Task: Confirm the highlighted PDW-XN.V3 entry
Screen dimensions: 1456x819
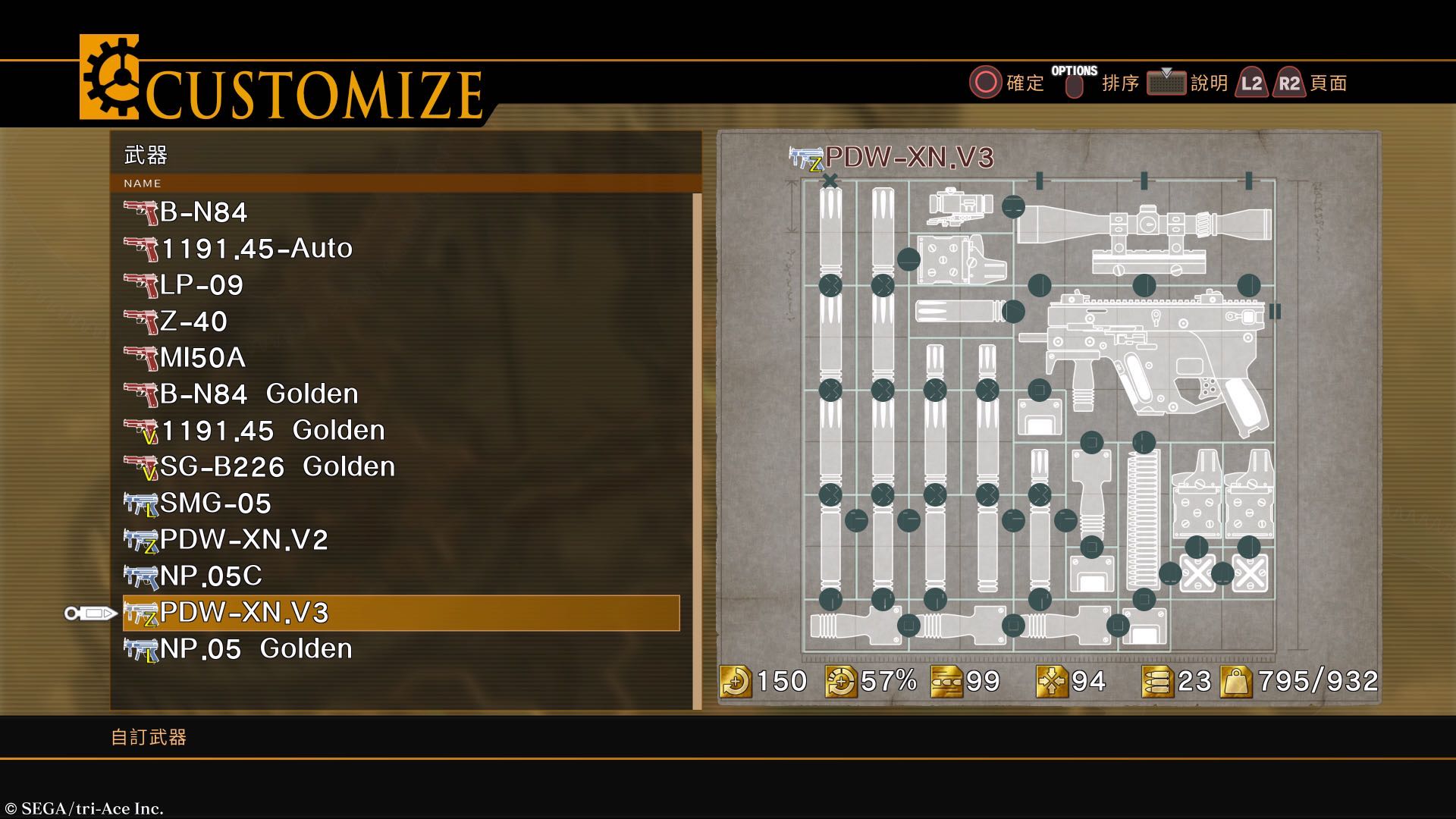Action: (400, 613)
